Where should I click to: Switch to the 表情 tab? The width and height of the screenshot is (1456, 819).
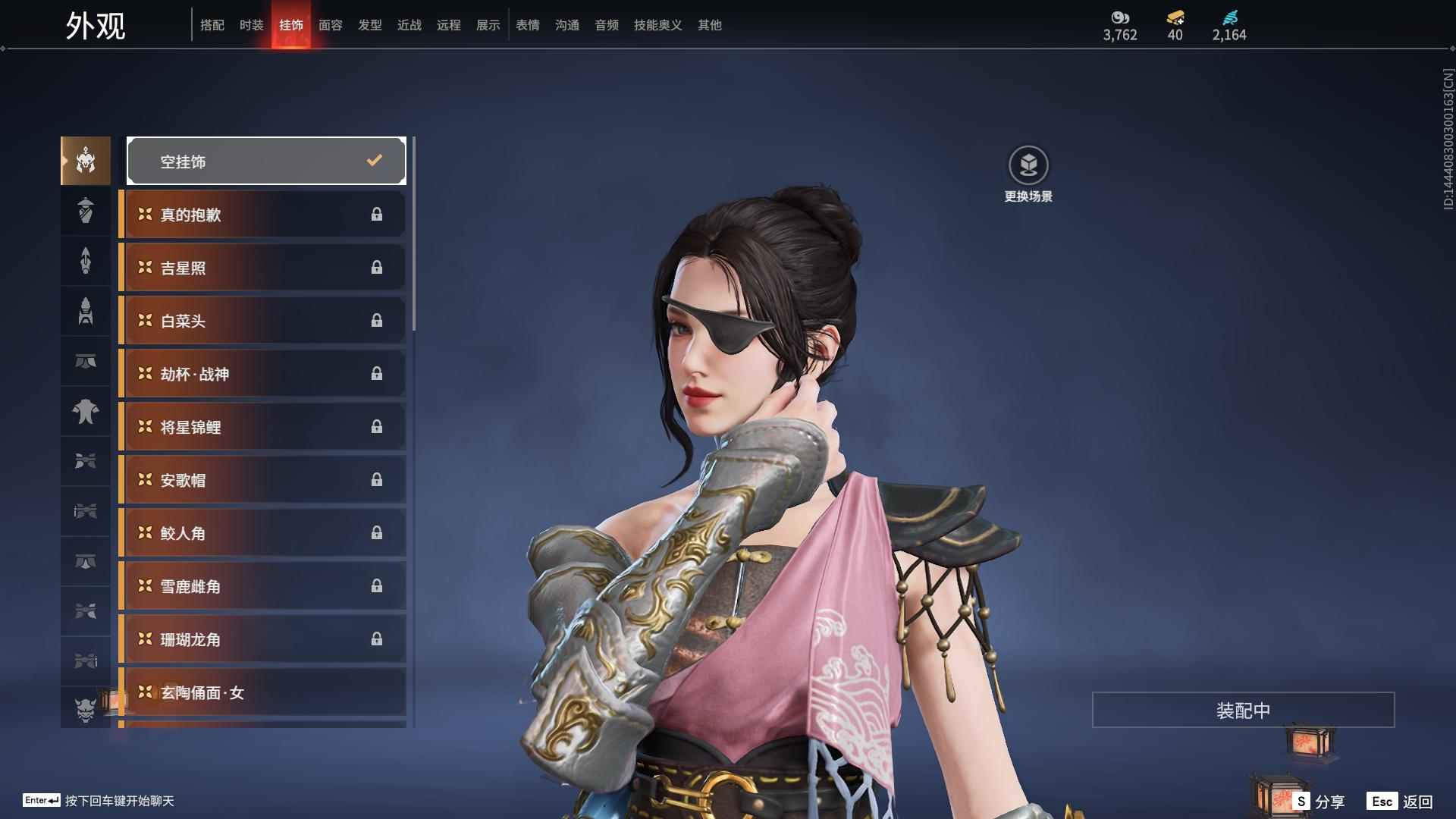[528, 25]
